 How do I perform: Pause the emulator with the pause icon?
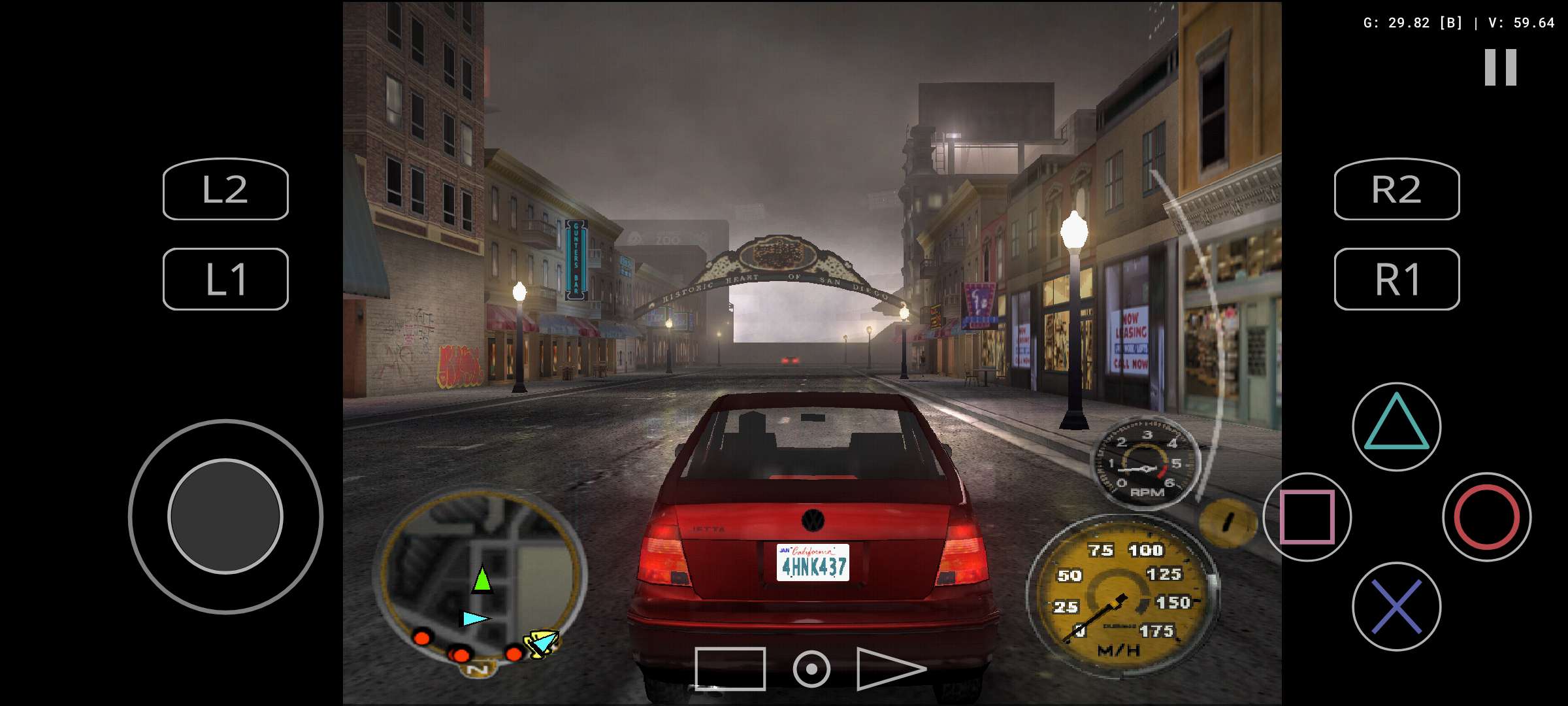click(x=1500, y=67)
